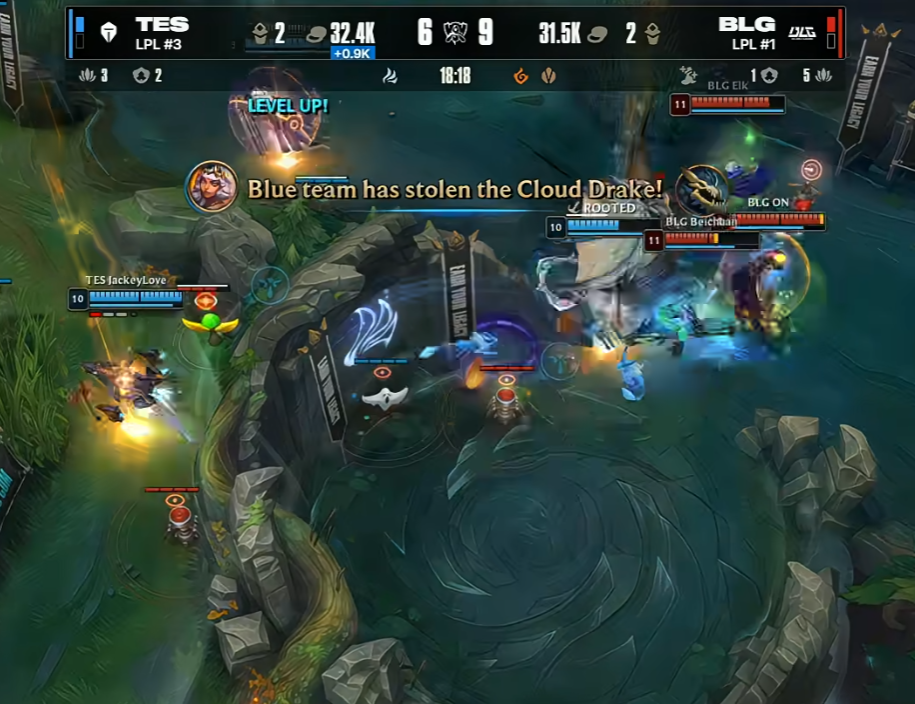The height and width of the screenshot is (704, 915).
Task: Select the center trophy emblem between kill scores
Action: 455,32
